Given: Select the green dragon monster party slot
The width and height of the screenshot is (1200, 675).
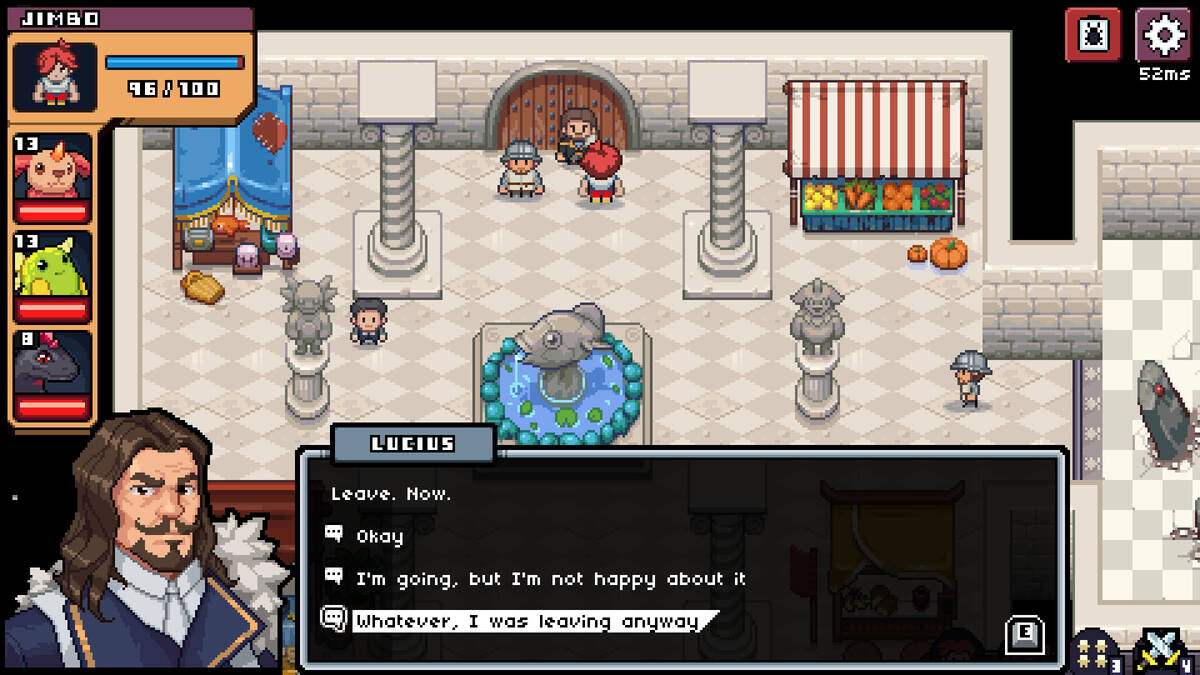Looking at the screenshot, I should 52,275.
